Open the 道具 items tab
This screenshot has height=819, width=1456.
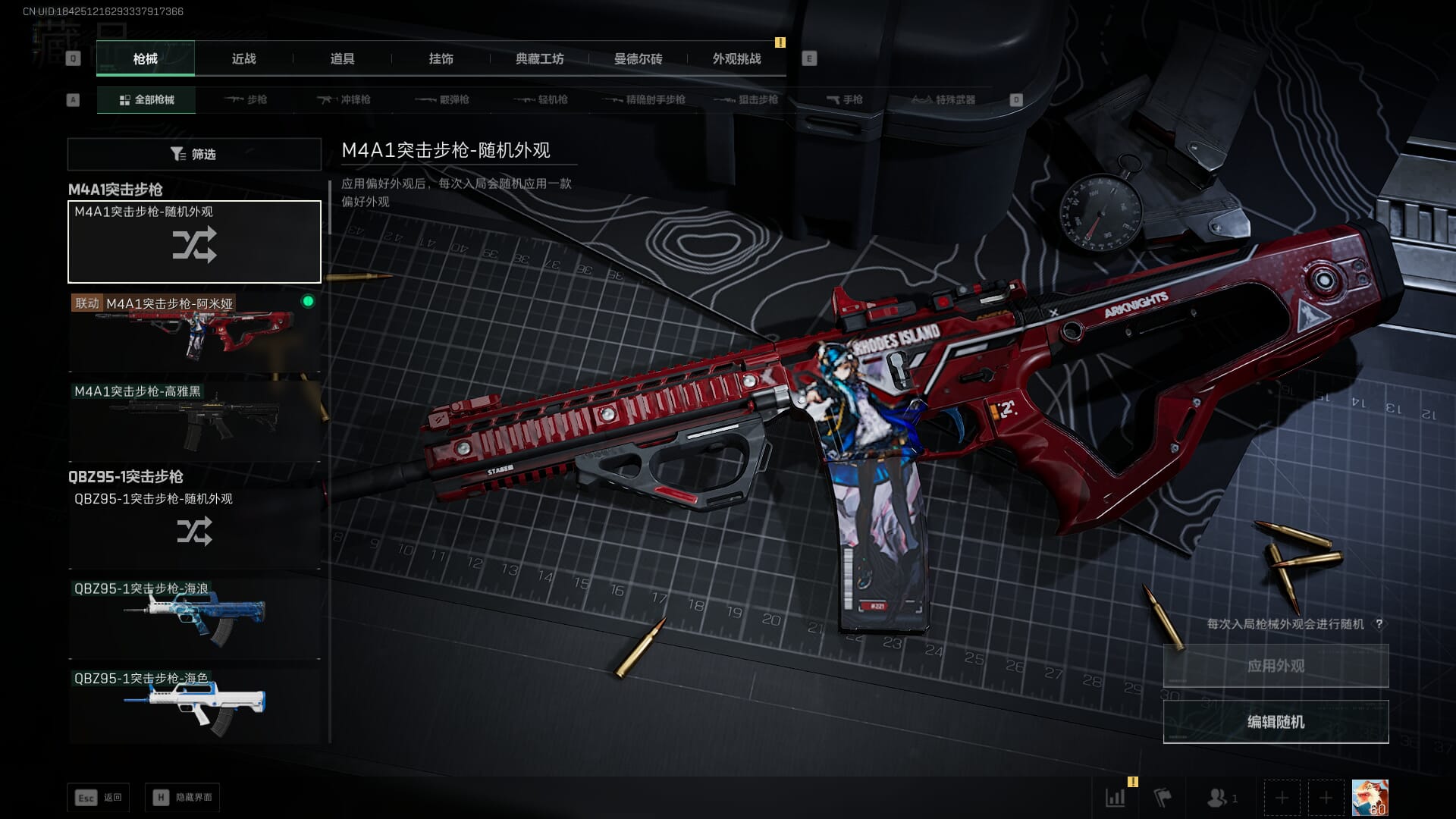point(342,59)
